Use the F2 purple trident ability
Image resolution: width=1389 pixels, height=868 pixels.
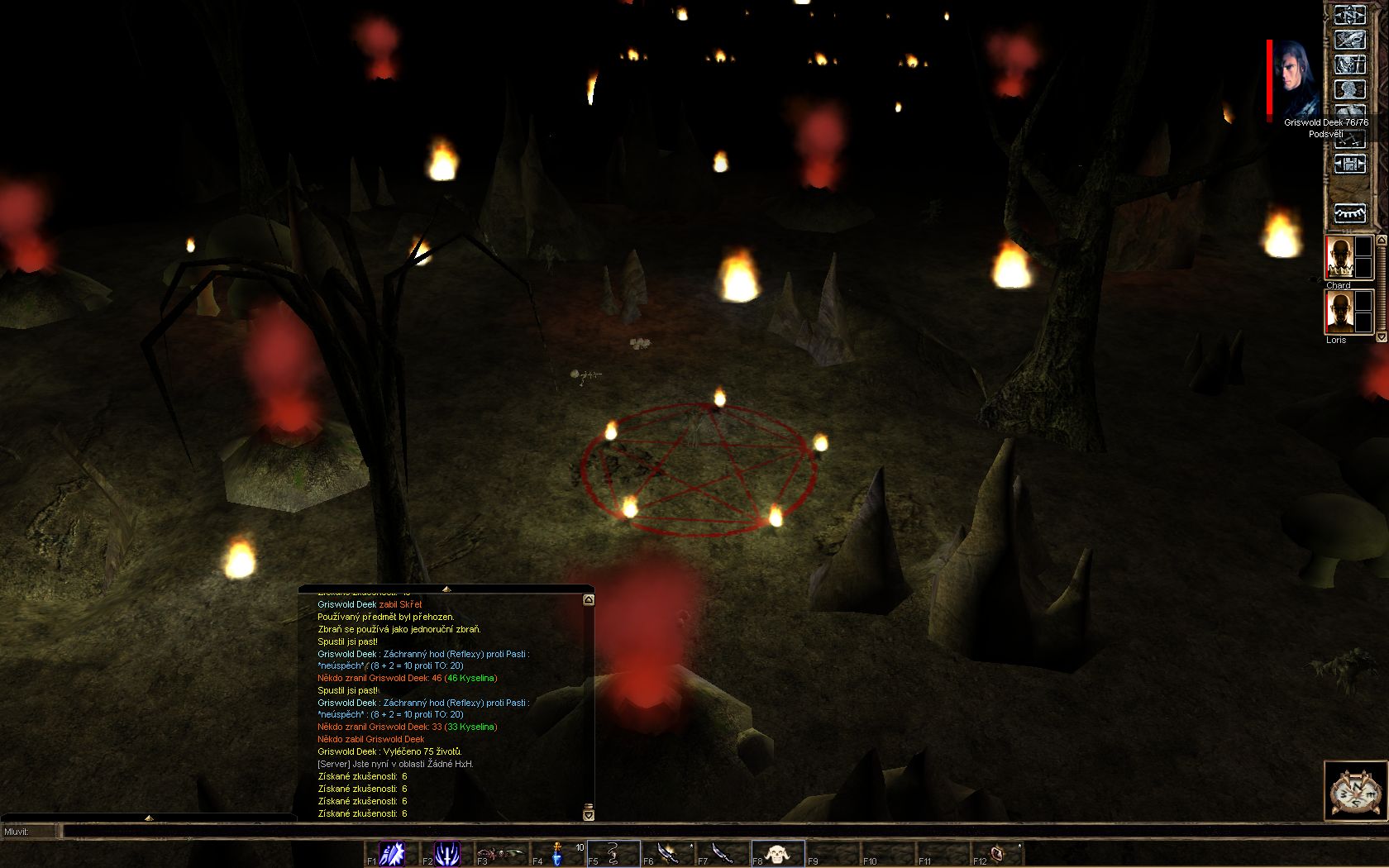(x=447, y=853)
